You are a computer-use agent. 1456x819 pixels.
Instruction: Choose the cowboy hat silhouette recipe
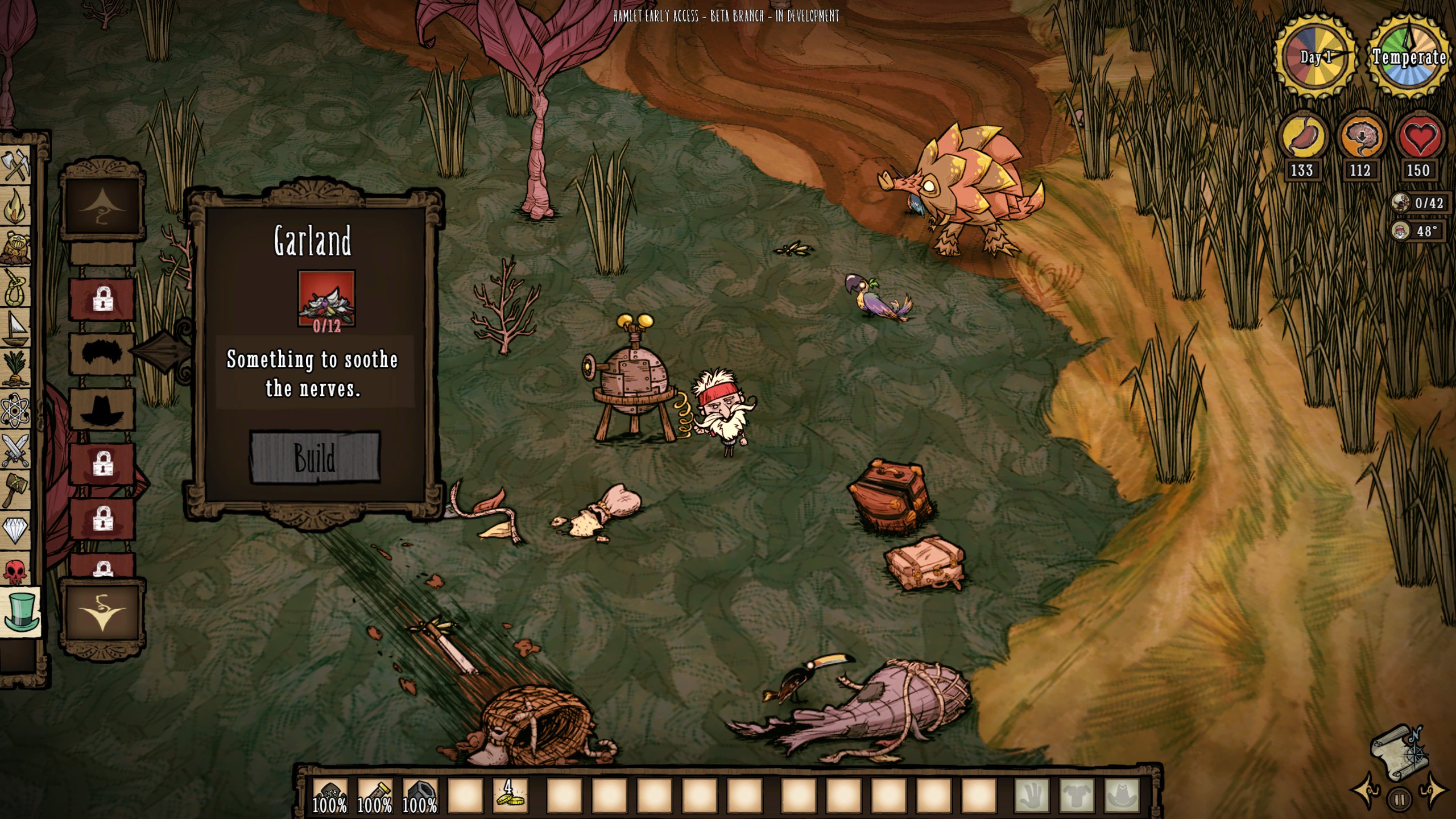coord(102,408)
